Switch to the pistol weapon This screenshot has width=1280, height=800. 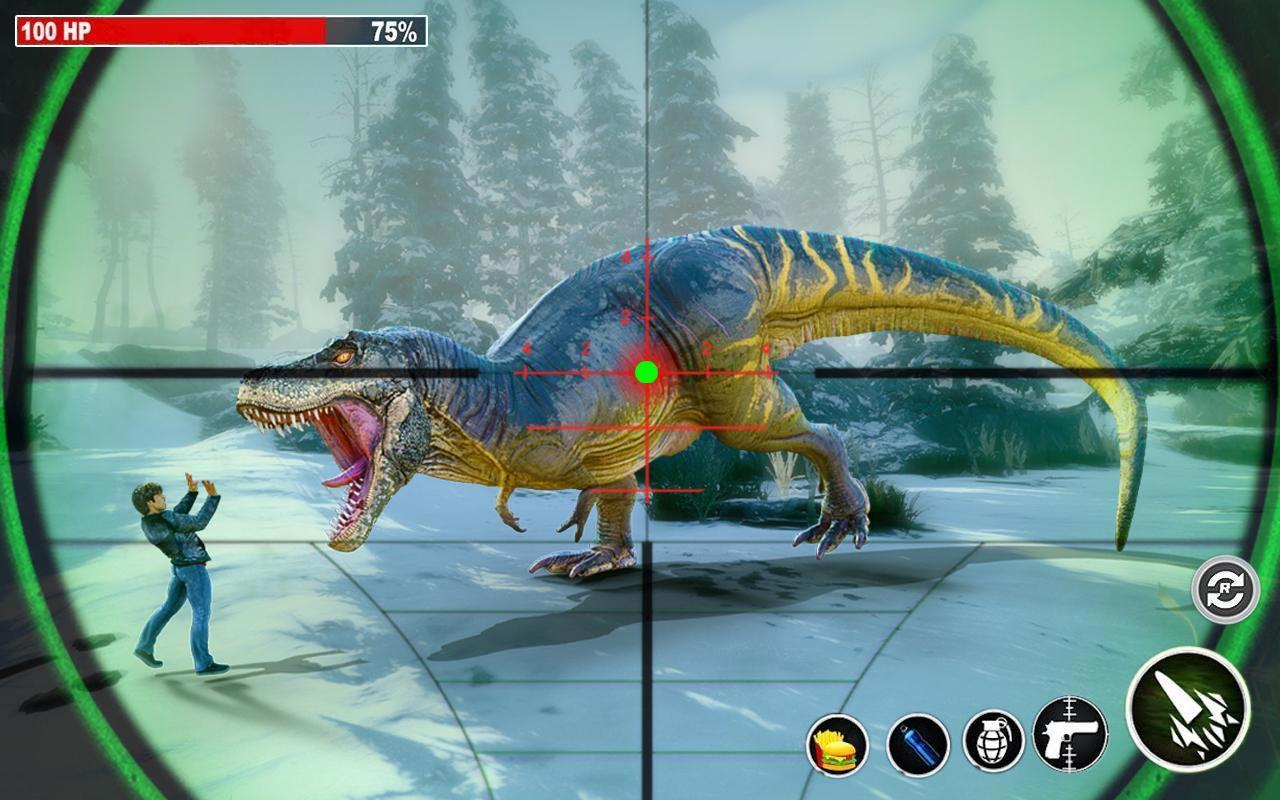(x=1070, y=734)
